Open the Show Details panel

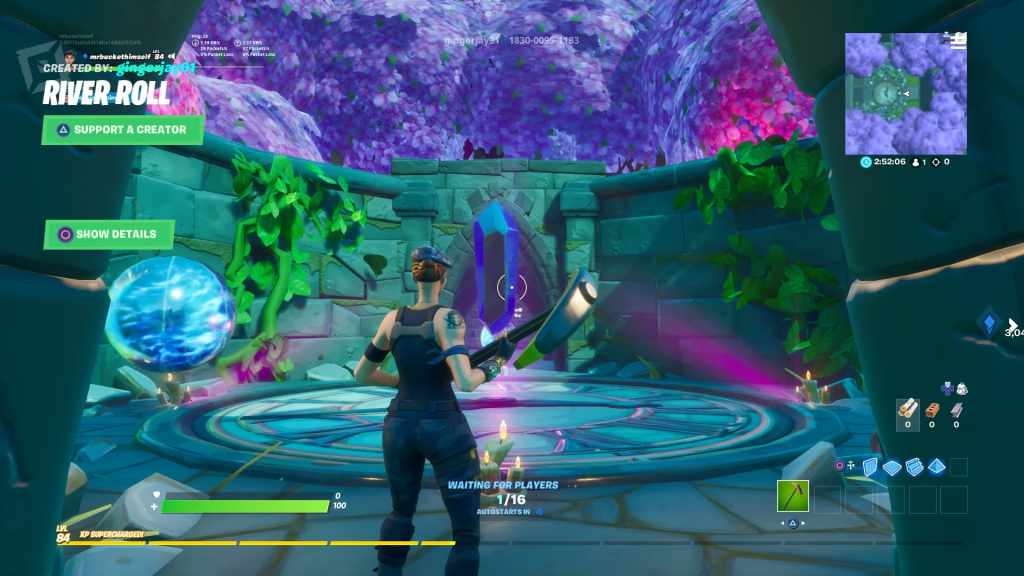point(108,234)
